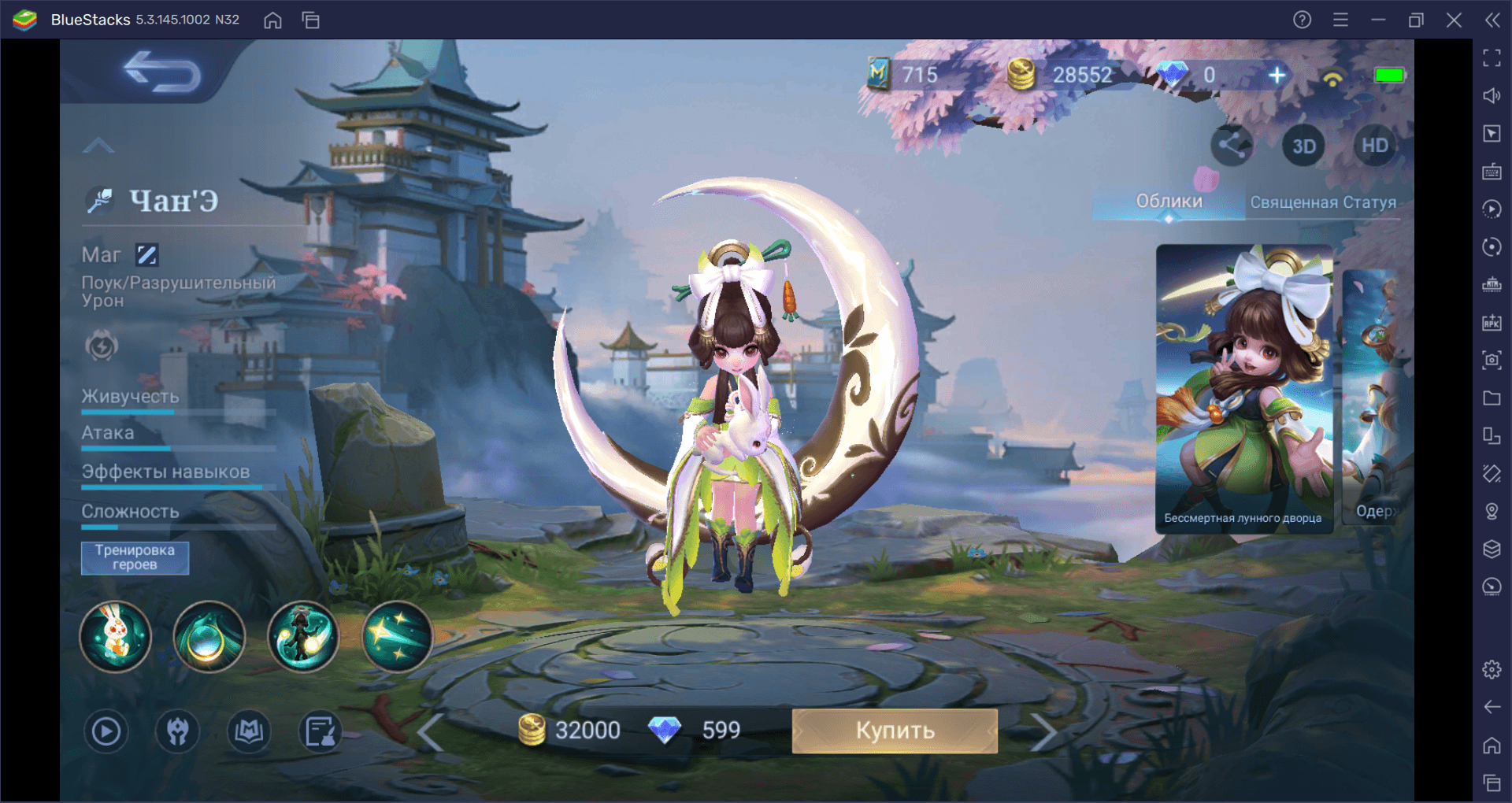Select the crescent orb skill icon

tap(209, 636)
